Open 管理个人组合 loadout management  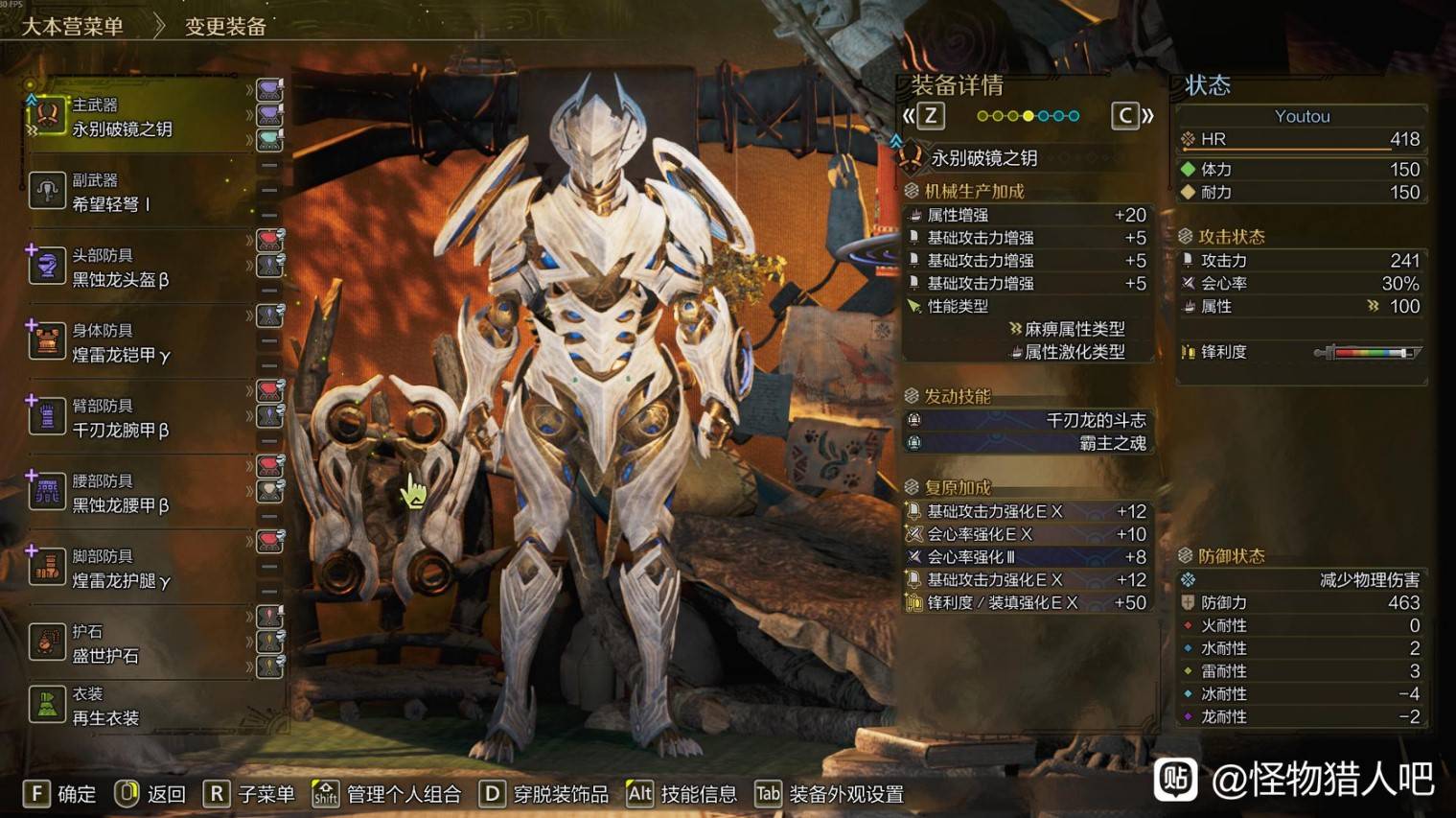386,794
